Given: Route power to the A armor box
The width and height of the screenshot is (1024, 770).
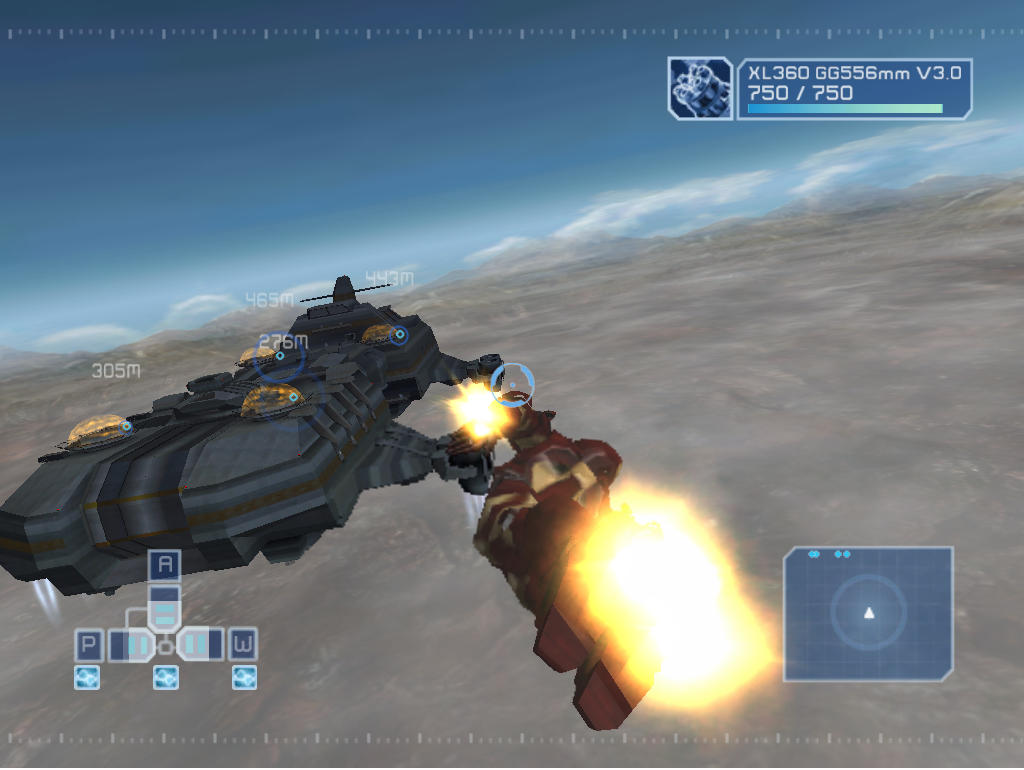Looking at the screenshot, I should point(165,565).
